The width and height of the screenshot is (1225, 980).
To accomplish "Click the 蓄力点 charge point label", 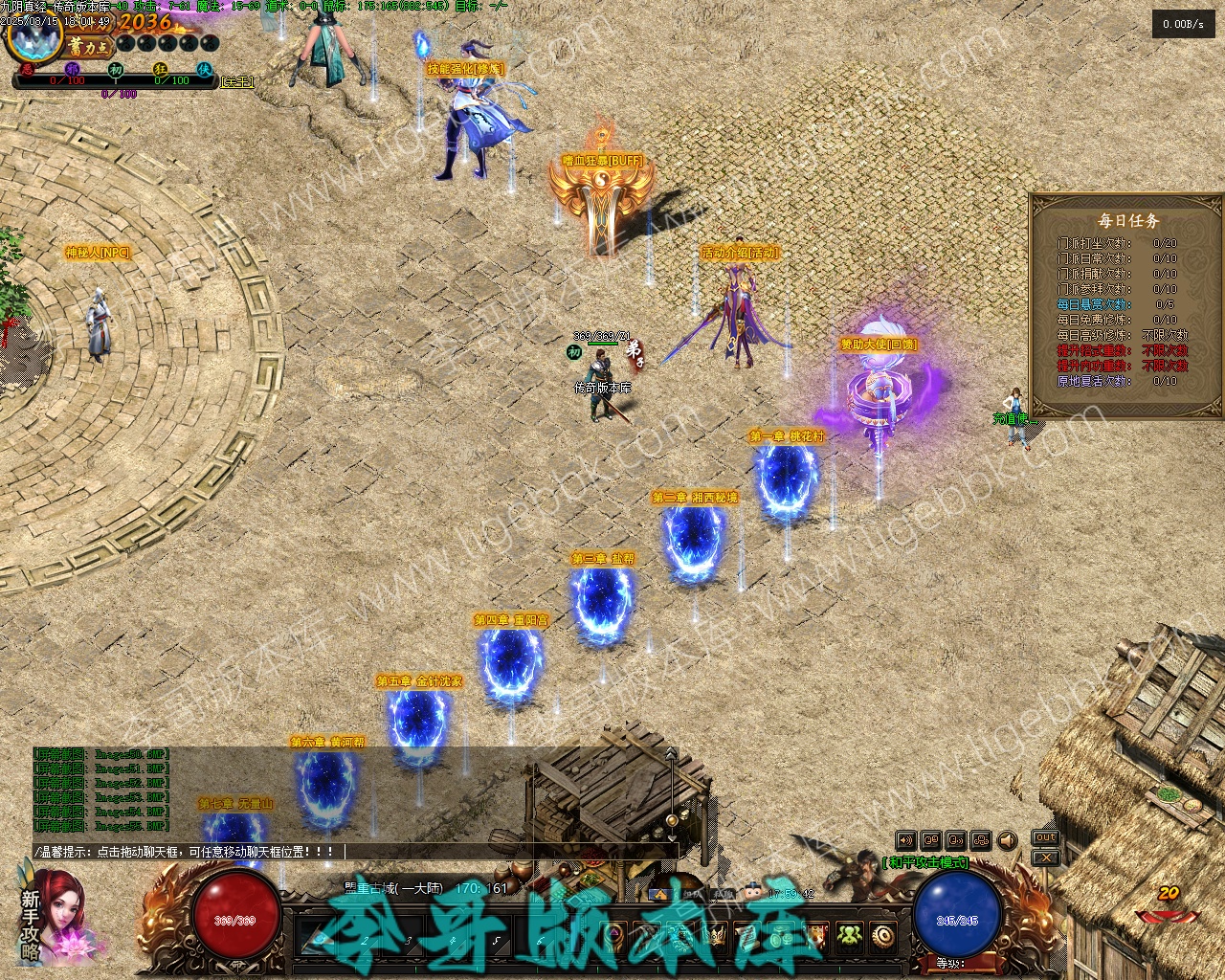I will (89, 45).
